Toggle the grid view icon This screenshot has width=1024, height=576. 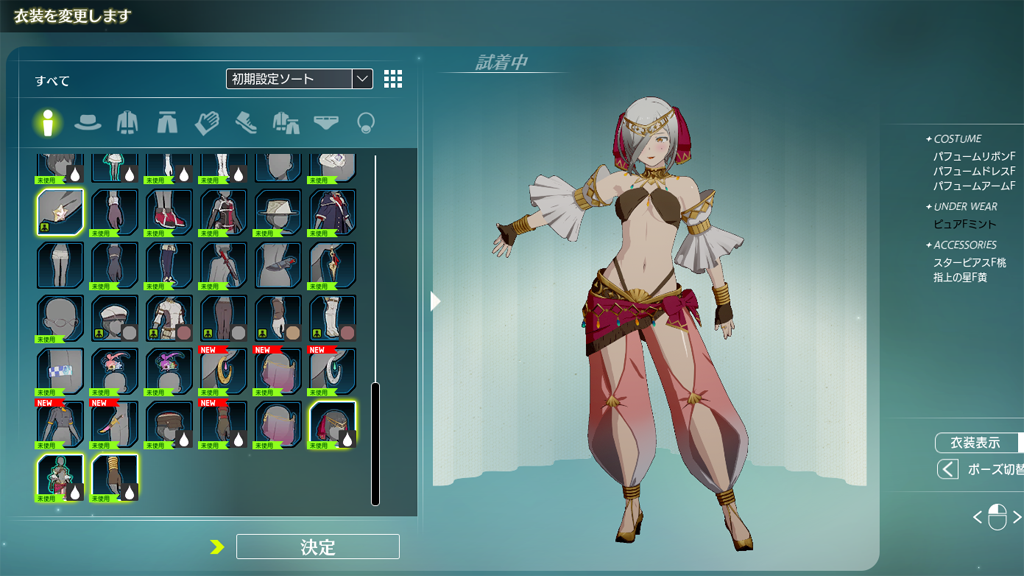[x=393, y=79]
